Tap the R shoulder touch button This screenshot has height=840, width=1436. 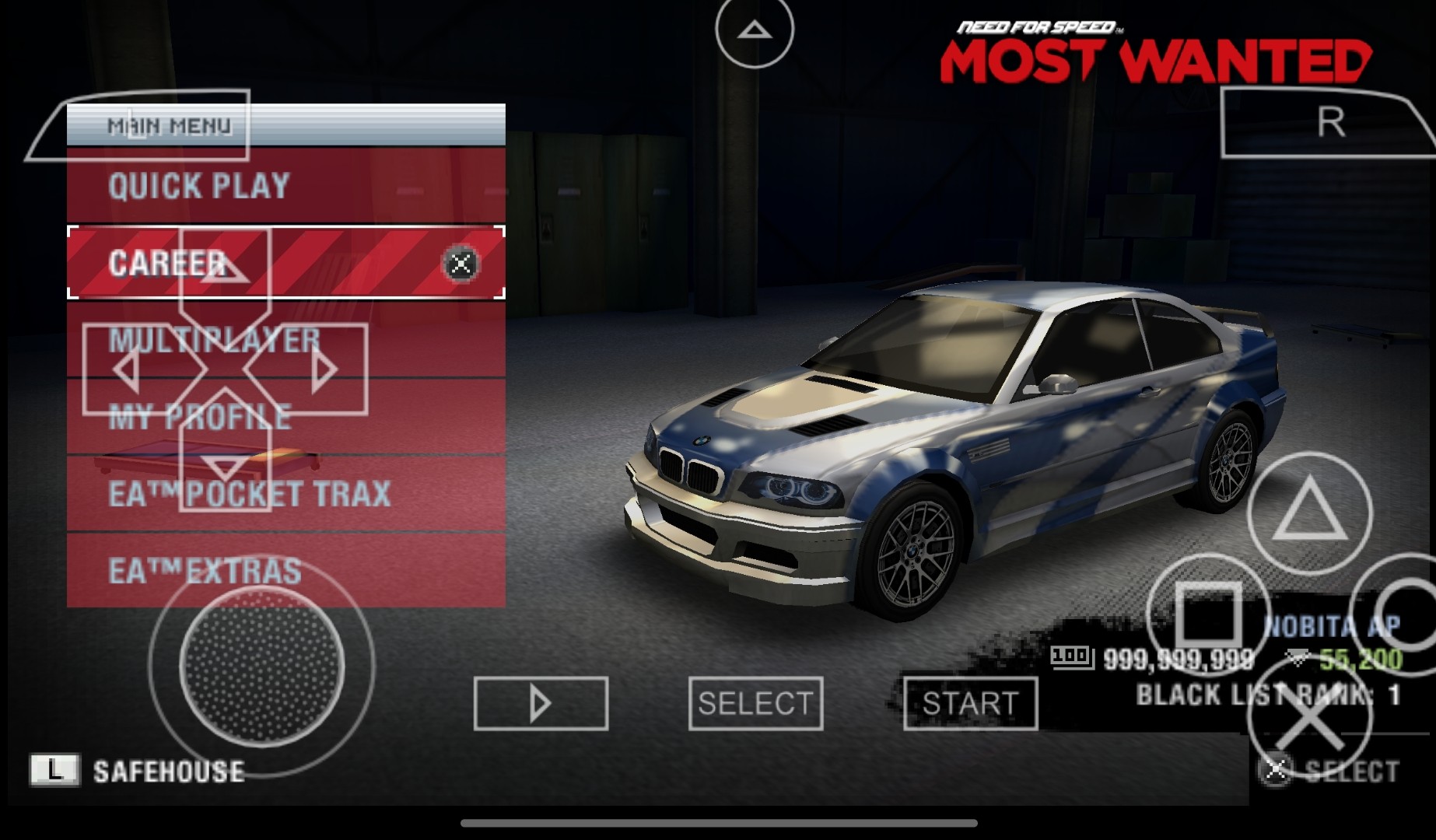click(x=1329, y=123)
